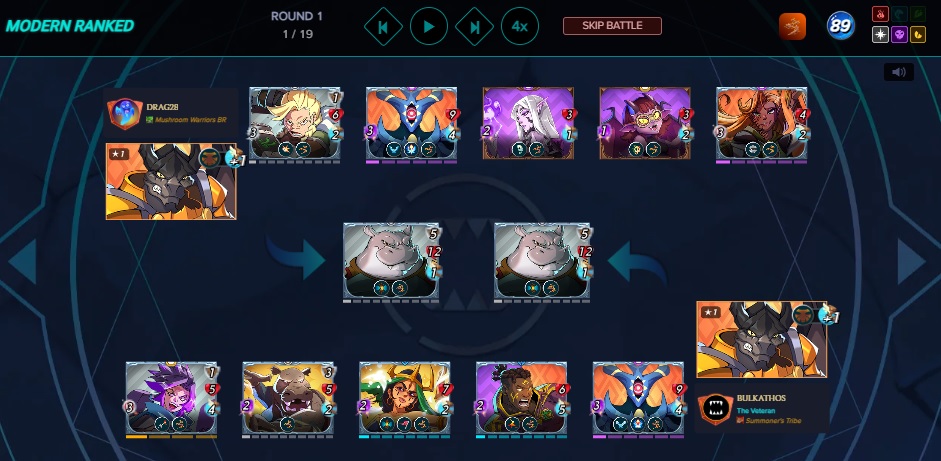Skip the battle
This screenshot has width=941, height=461.
pyautogui.click(x=613, y=25)
